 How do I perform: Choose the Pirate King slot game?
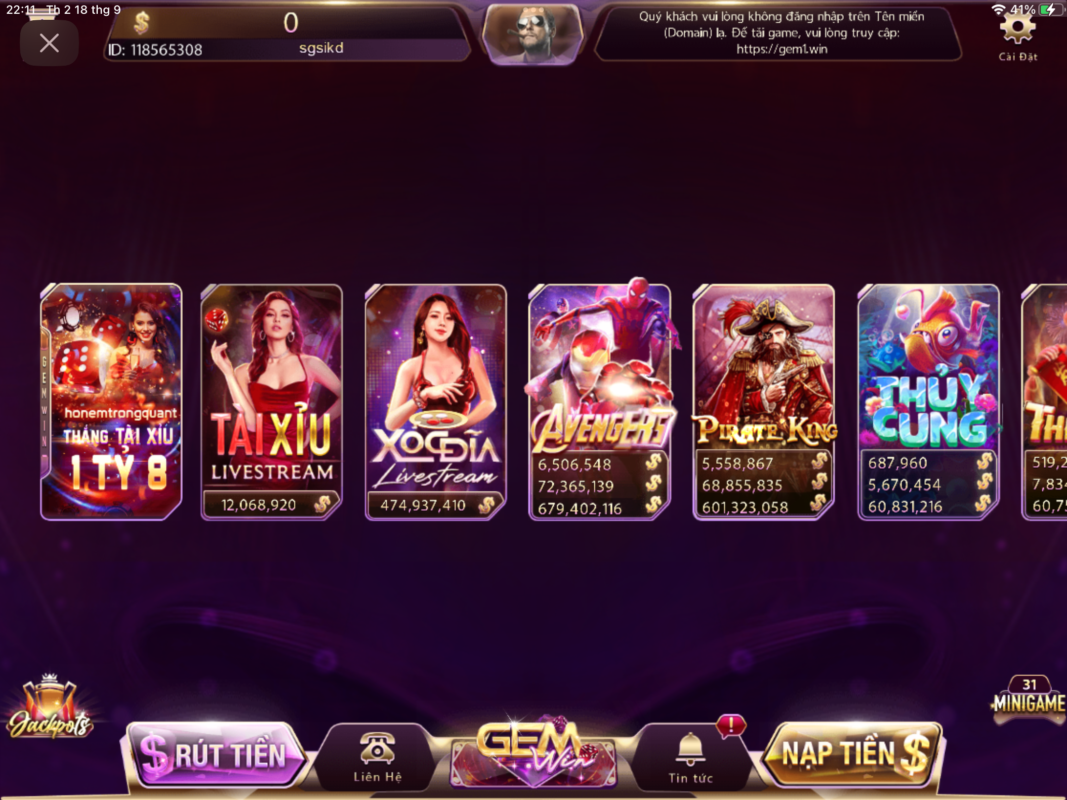763,402
